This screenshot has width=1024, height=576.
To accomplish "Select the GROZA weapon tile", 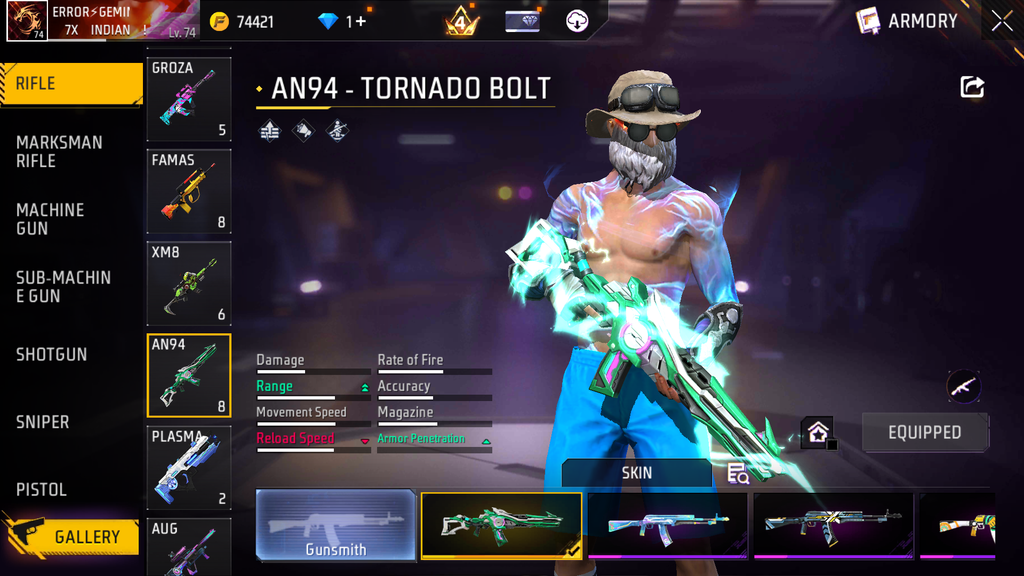I will point(189,99).
